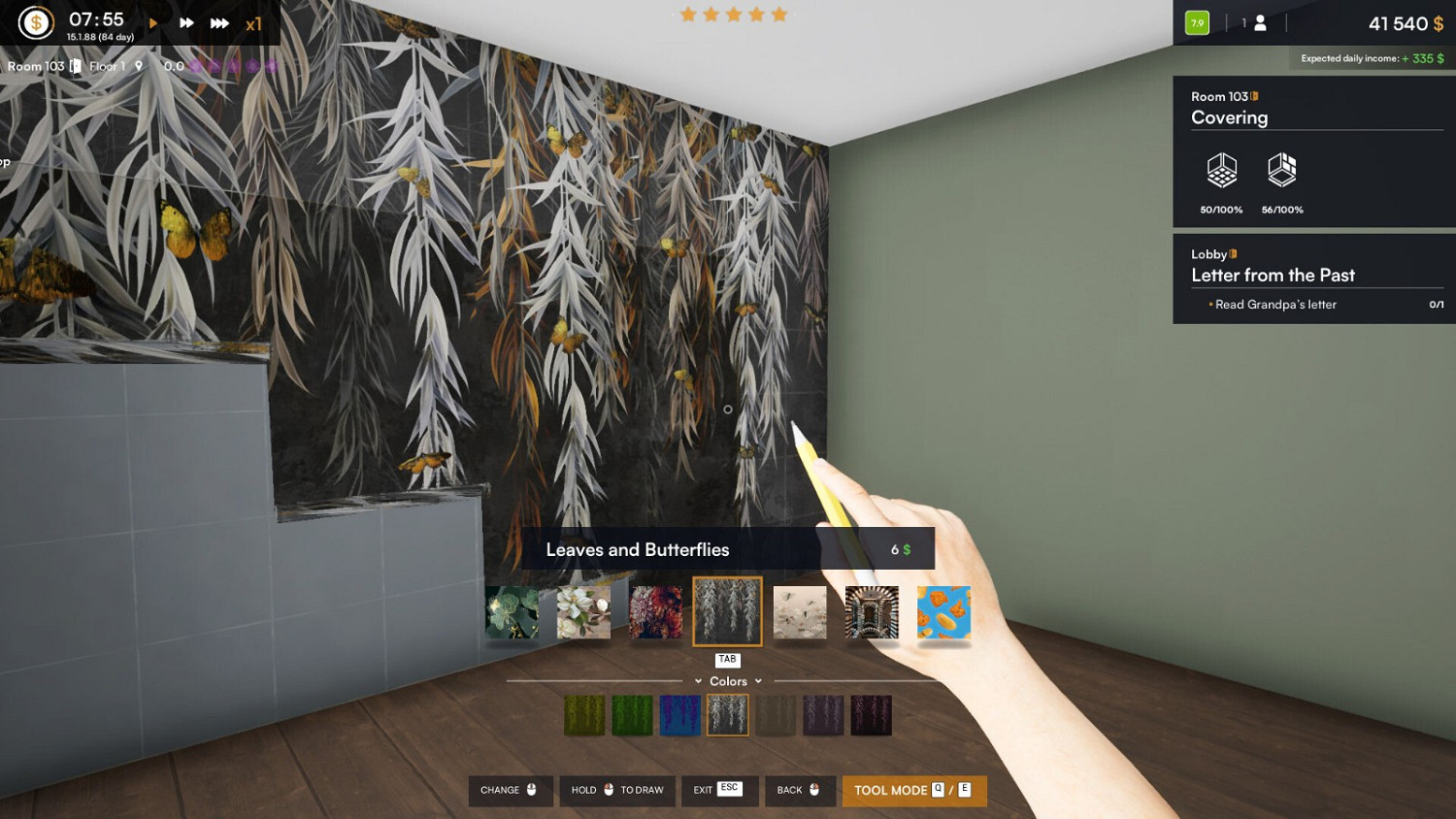Click the BACK button
1456x819 pixels.
tap(799, 790)
